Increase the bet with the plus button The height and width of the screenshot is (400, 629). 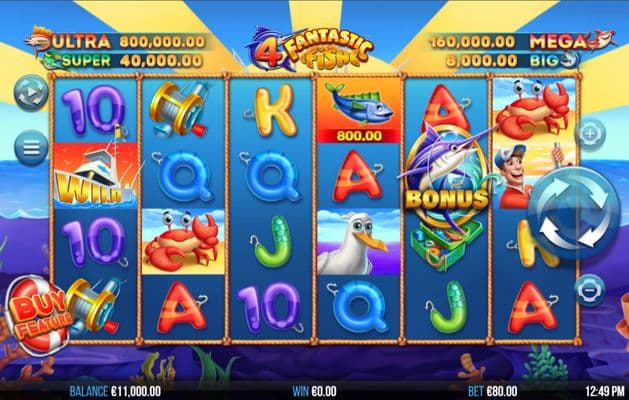pyautogui.click(x=591, y=133)
